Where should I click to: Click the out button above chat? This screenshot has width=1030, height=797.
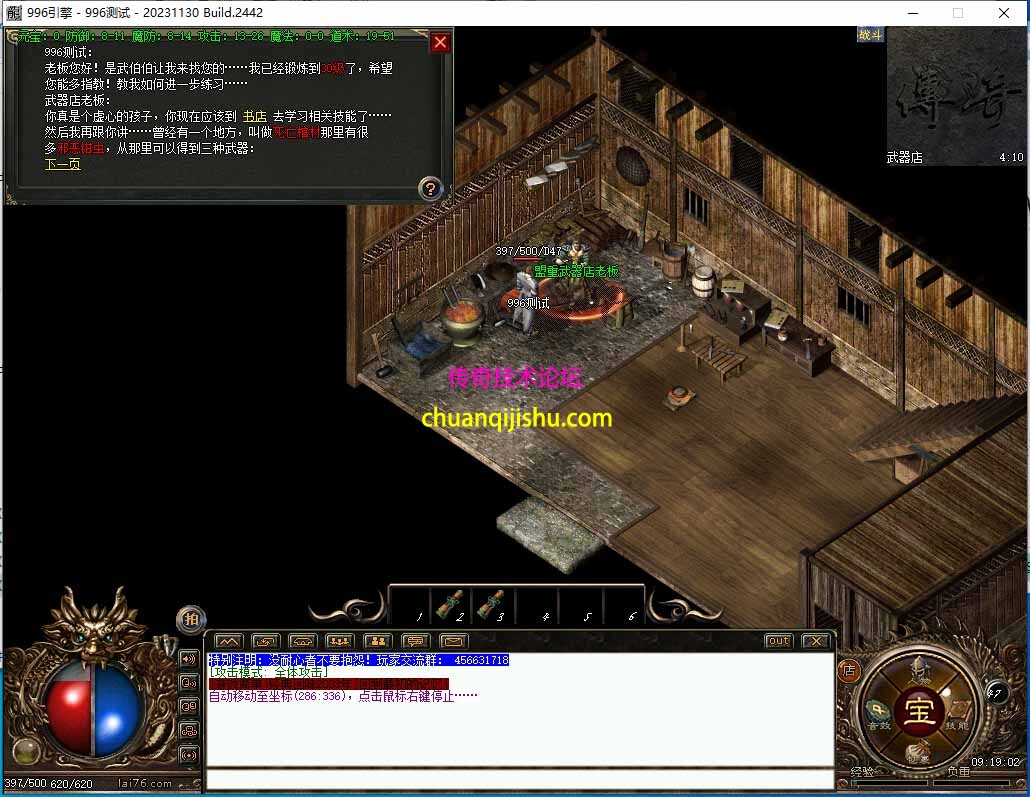[x=778, y=641]
